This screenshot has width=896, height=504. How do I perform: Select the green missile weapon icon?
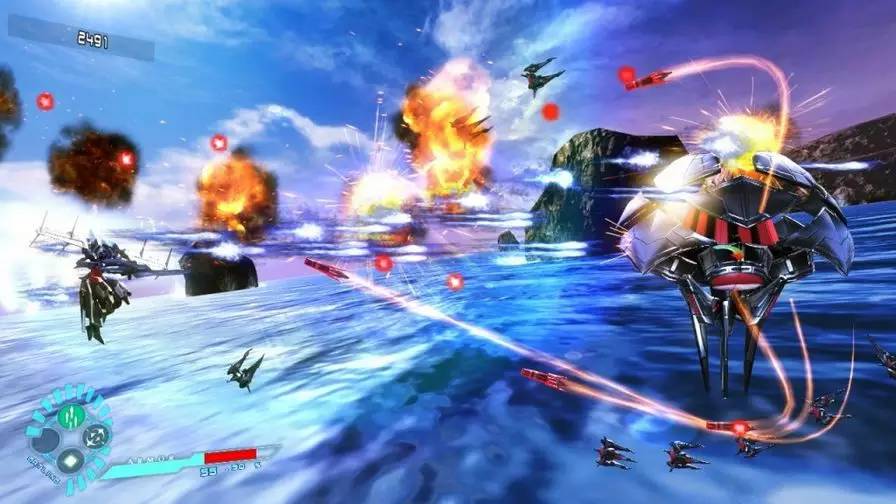pyautogui.click(x=69, y=415)
